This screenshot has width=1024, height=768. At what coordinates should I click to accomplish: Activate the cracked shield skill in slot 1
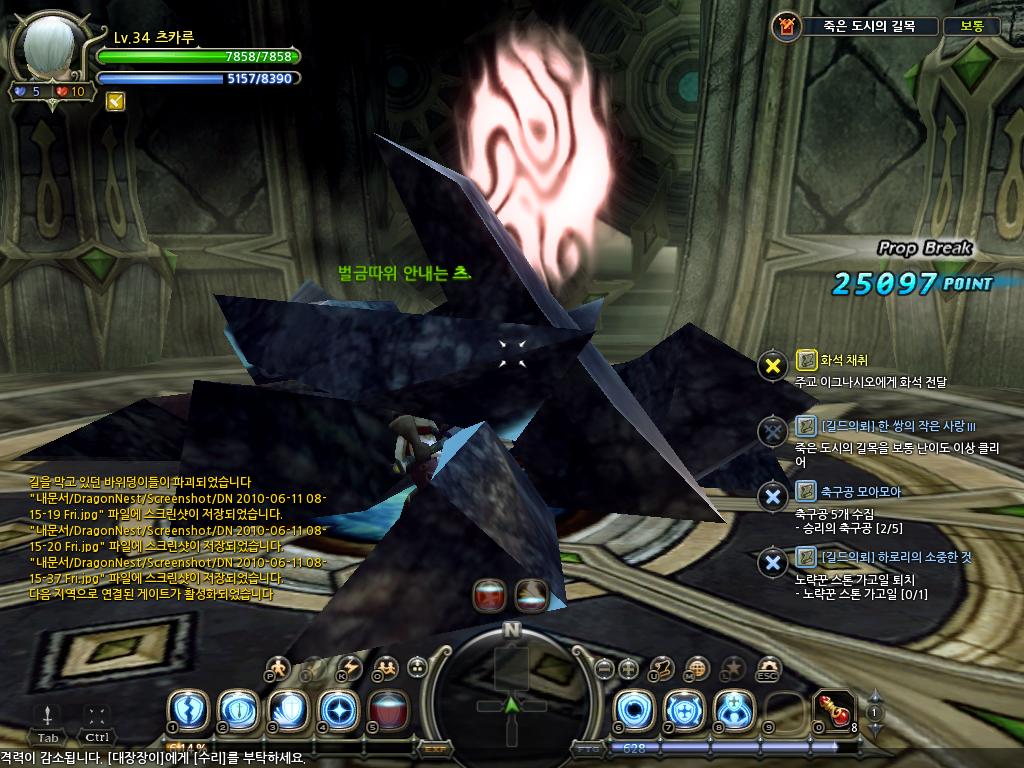[187, 709]
